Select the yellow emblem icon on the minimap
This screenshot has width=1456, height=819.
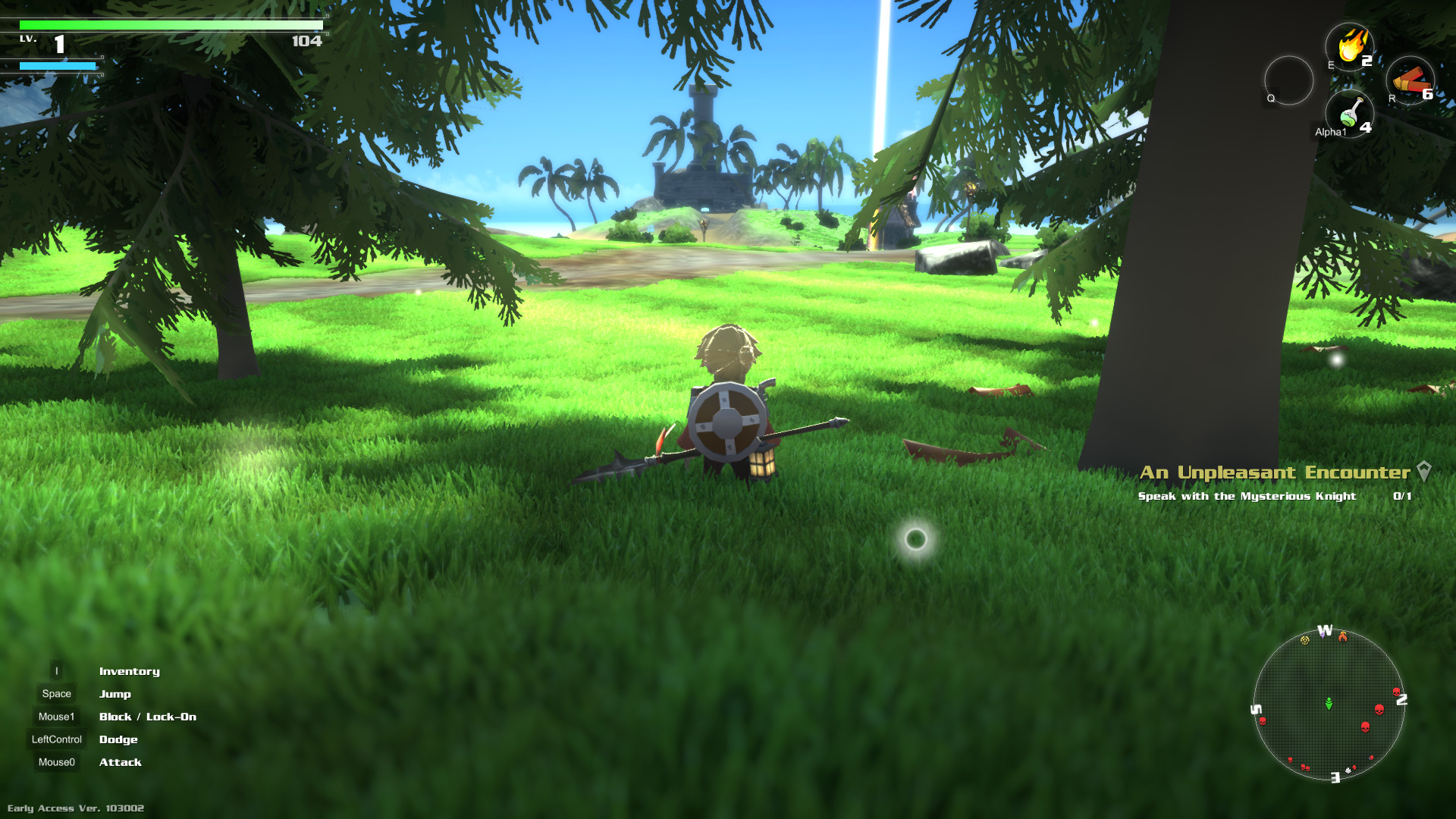pos(1304,640)
